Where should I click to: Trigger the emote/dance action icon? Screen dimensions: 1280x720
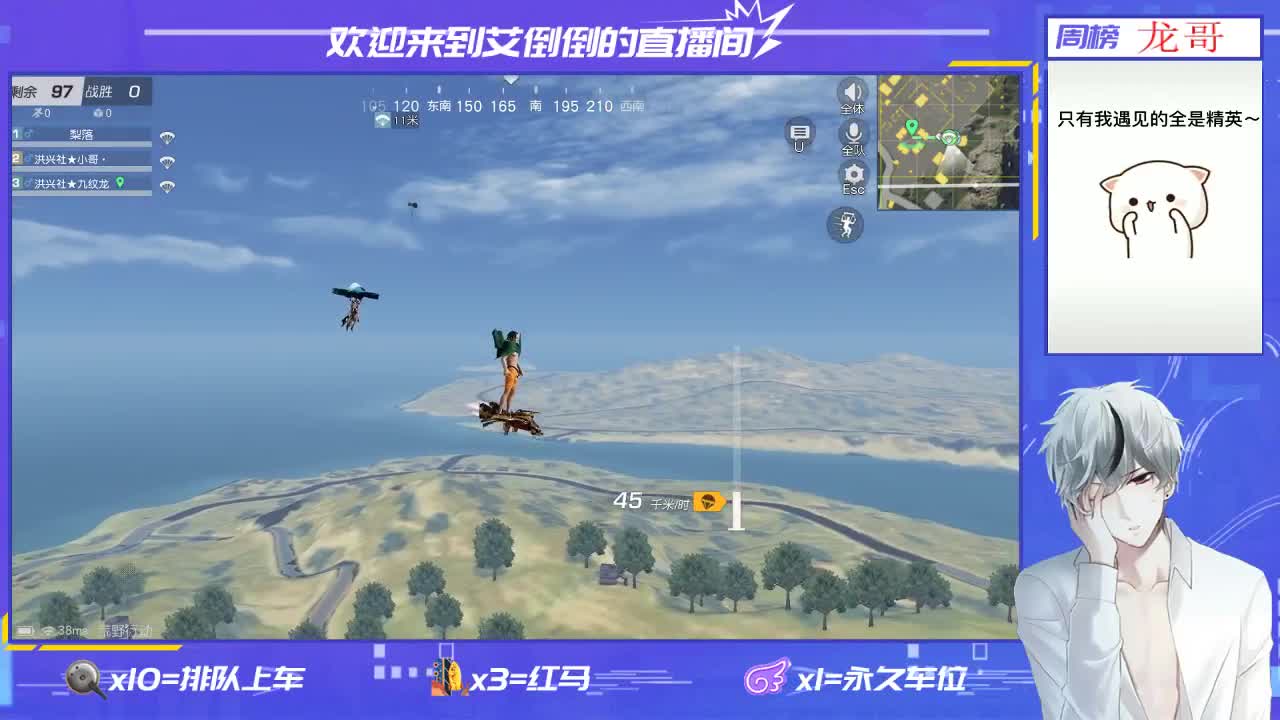[x=845, y=225]
